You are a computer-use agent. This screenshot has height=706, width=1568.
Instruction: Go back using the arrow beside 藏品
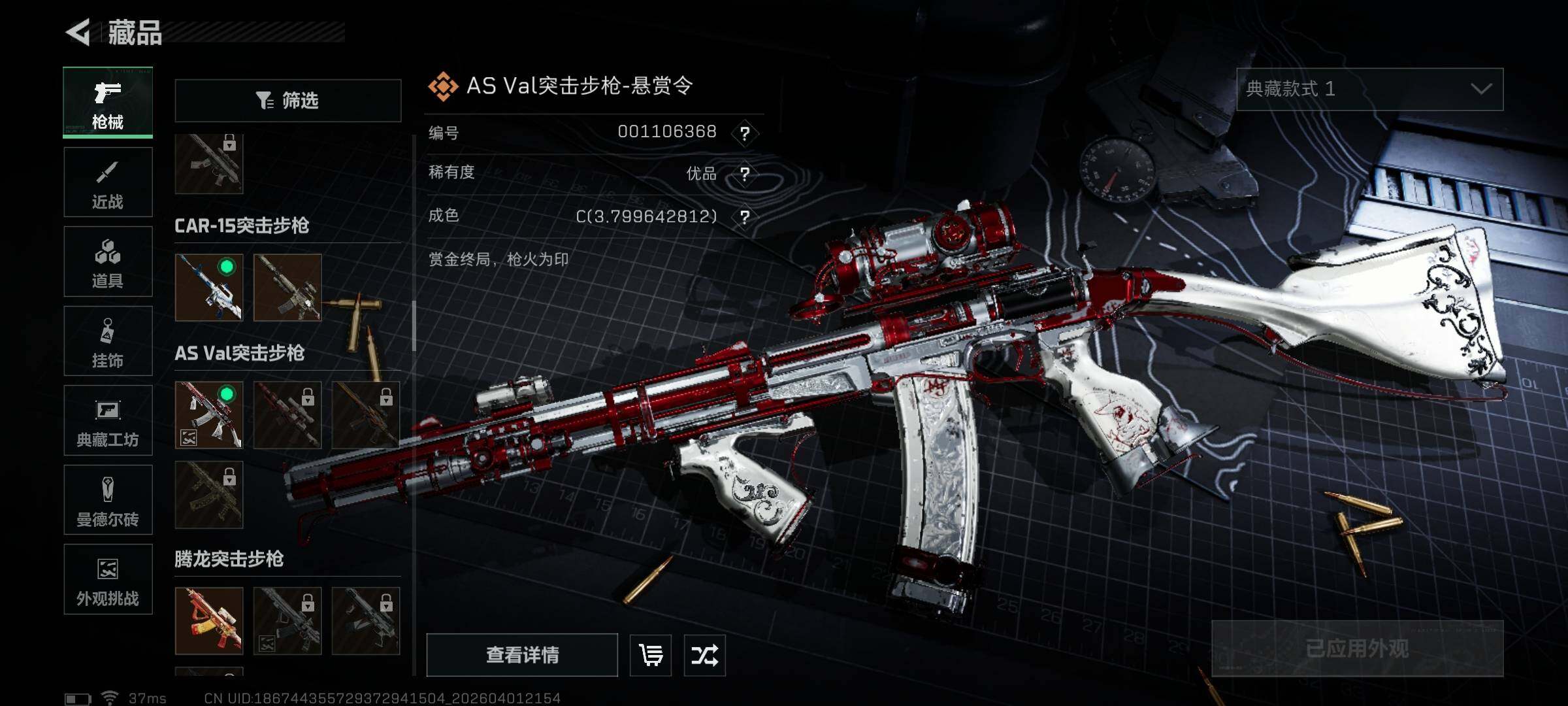pyautogui.click(x=78, y=32)
